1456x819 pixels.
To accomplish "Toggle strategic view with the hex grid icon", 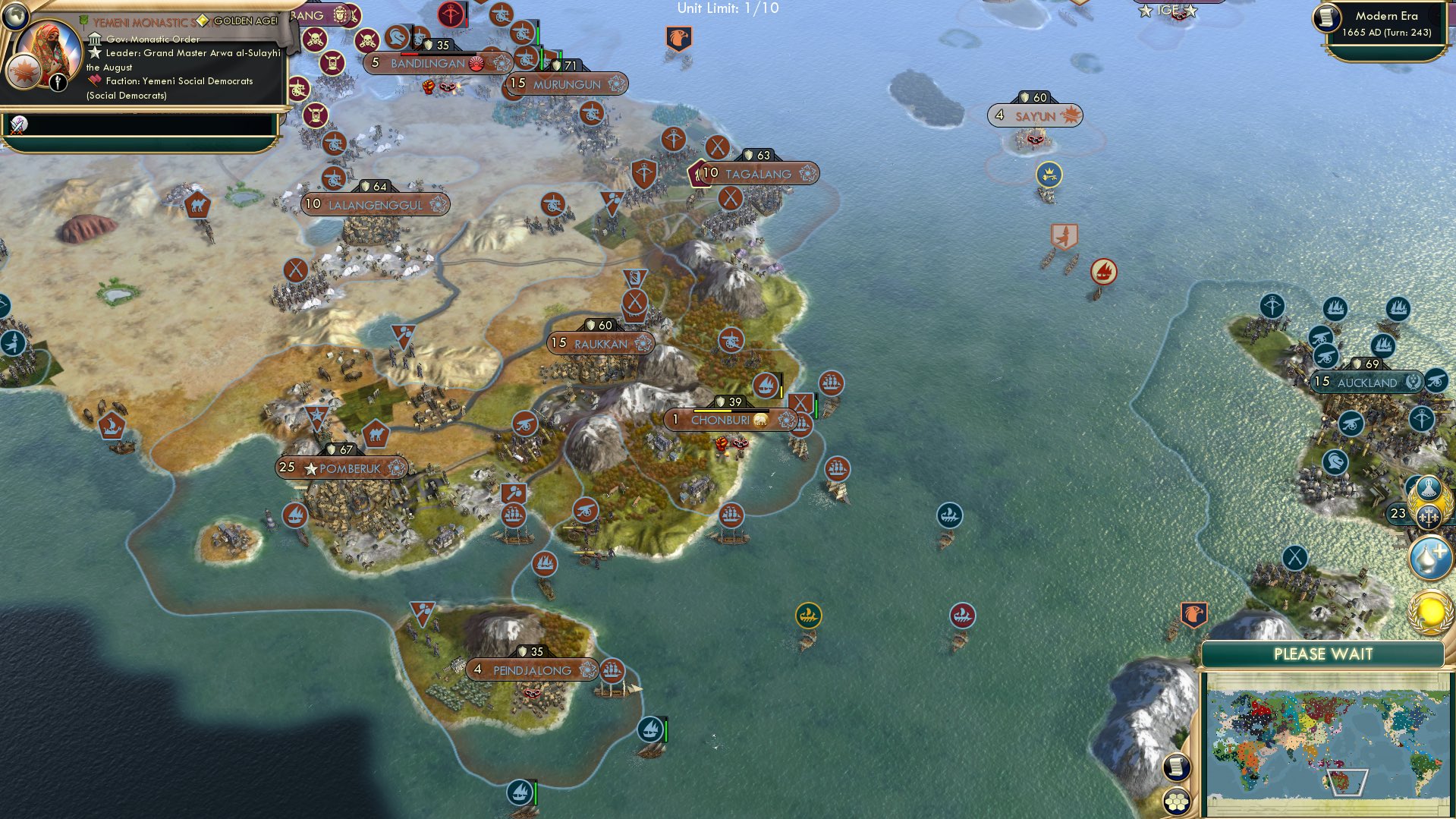I will (x=1177, y=802).
